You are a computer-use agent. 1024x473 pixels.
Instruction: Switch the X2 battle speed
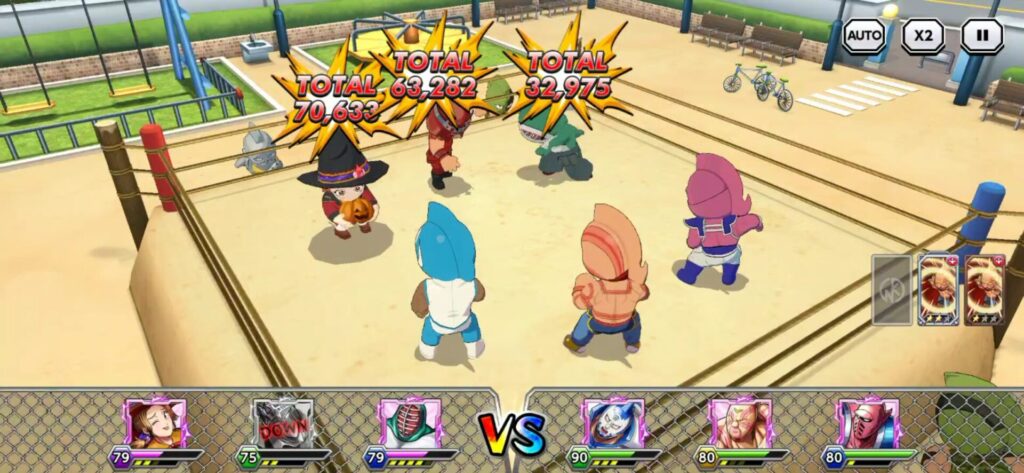922,36
